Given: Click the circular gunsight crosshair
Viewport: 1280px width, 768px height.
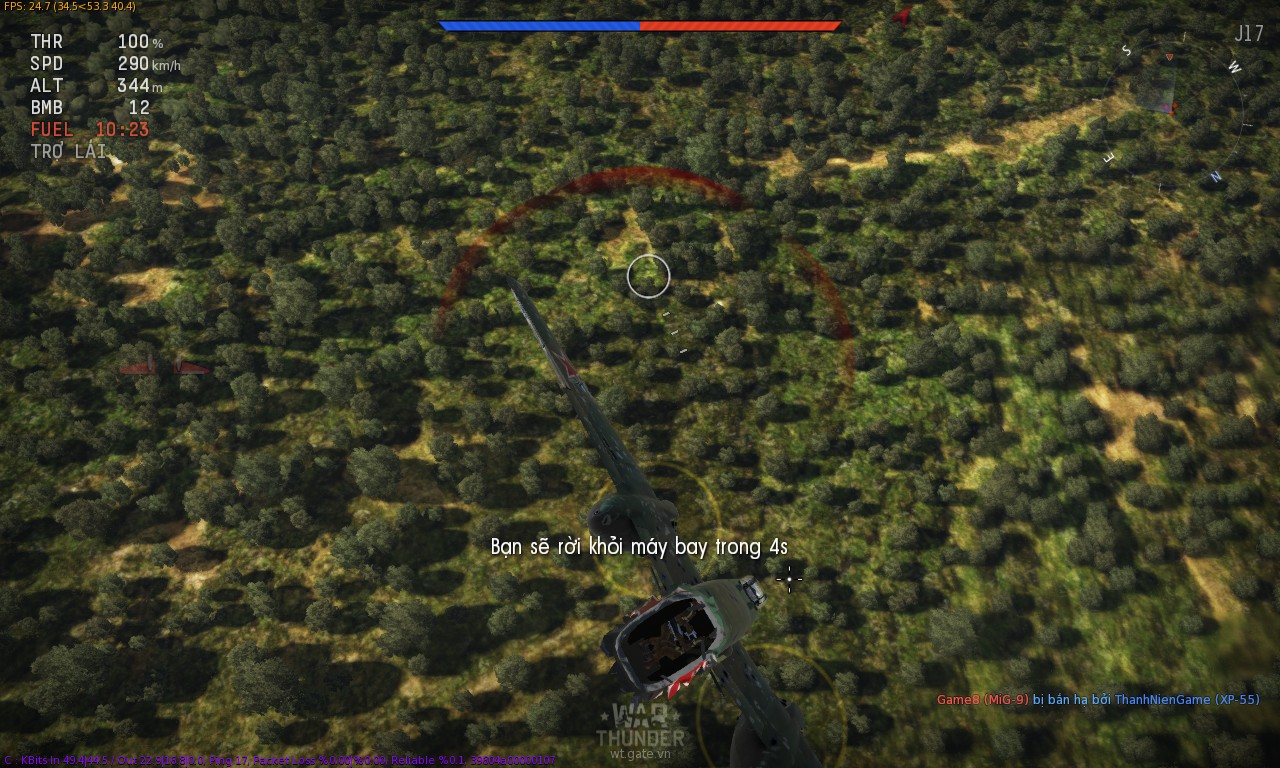Looking at the screenshot, I should [649, 276].
